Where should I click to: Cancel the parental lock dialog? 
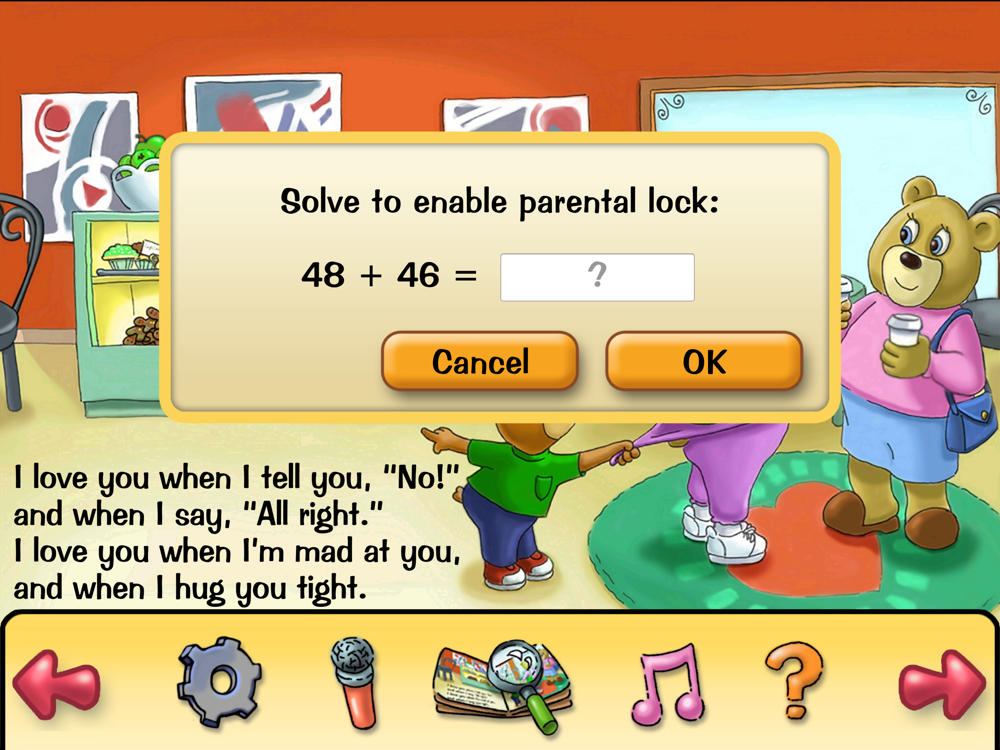pos(480,361)
